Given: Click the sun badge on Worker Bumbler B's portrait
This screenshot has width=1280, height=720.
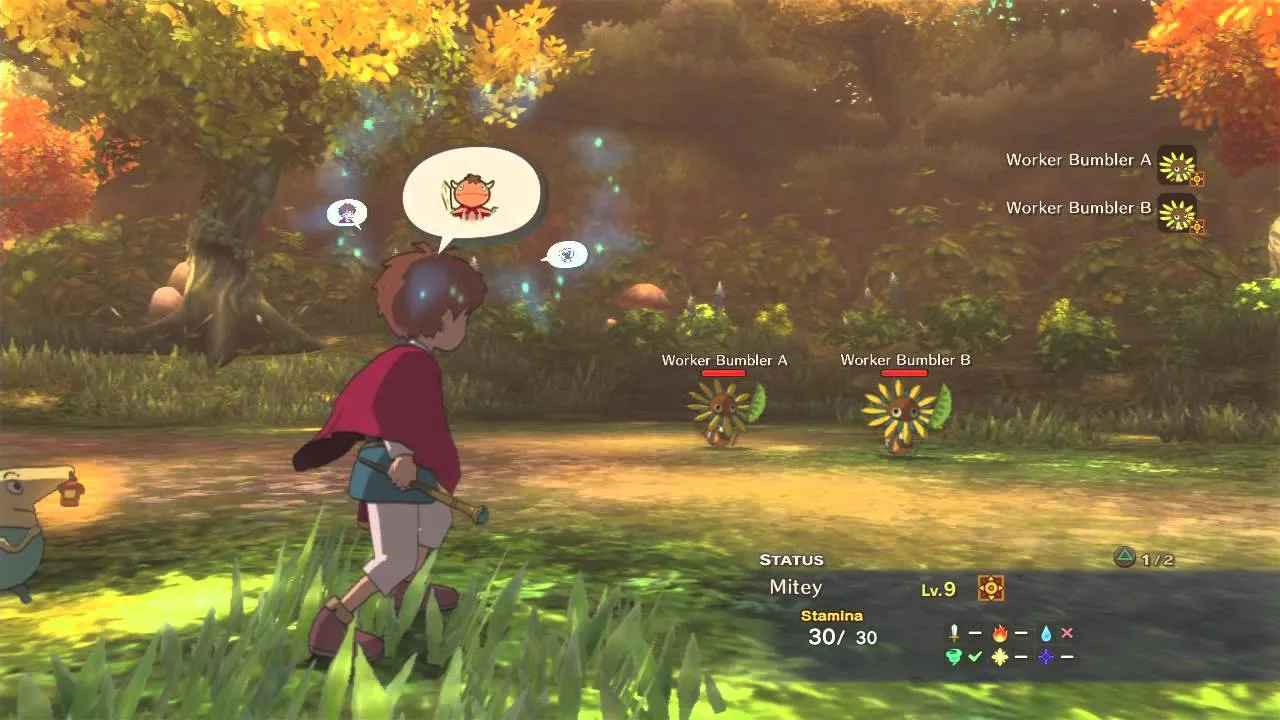Looking at the screenshot, I should tap(1197, 225).
